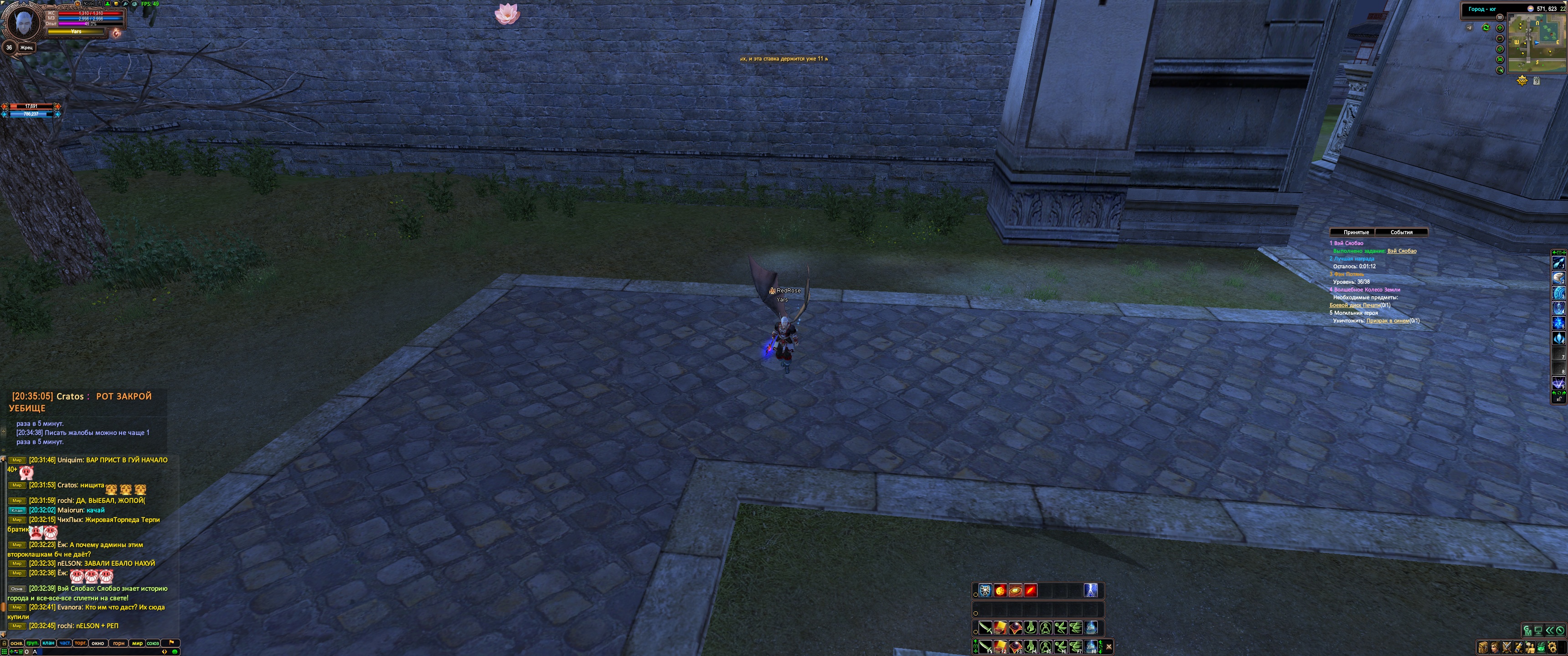Activate the F5 meditation skill
1568x656 pixels.
(1045, 646)
